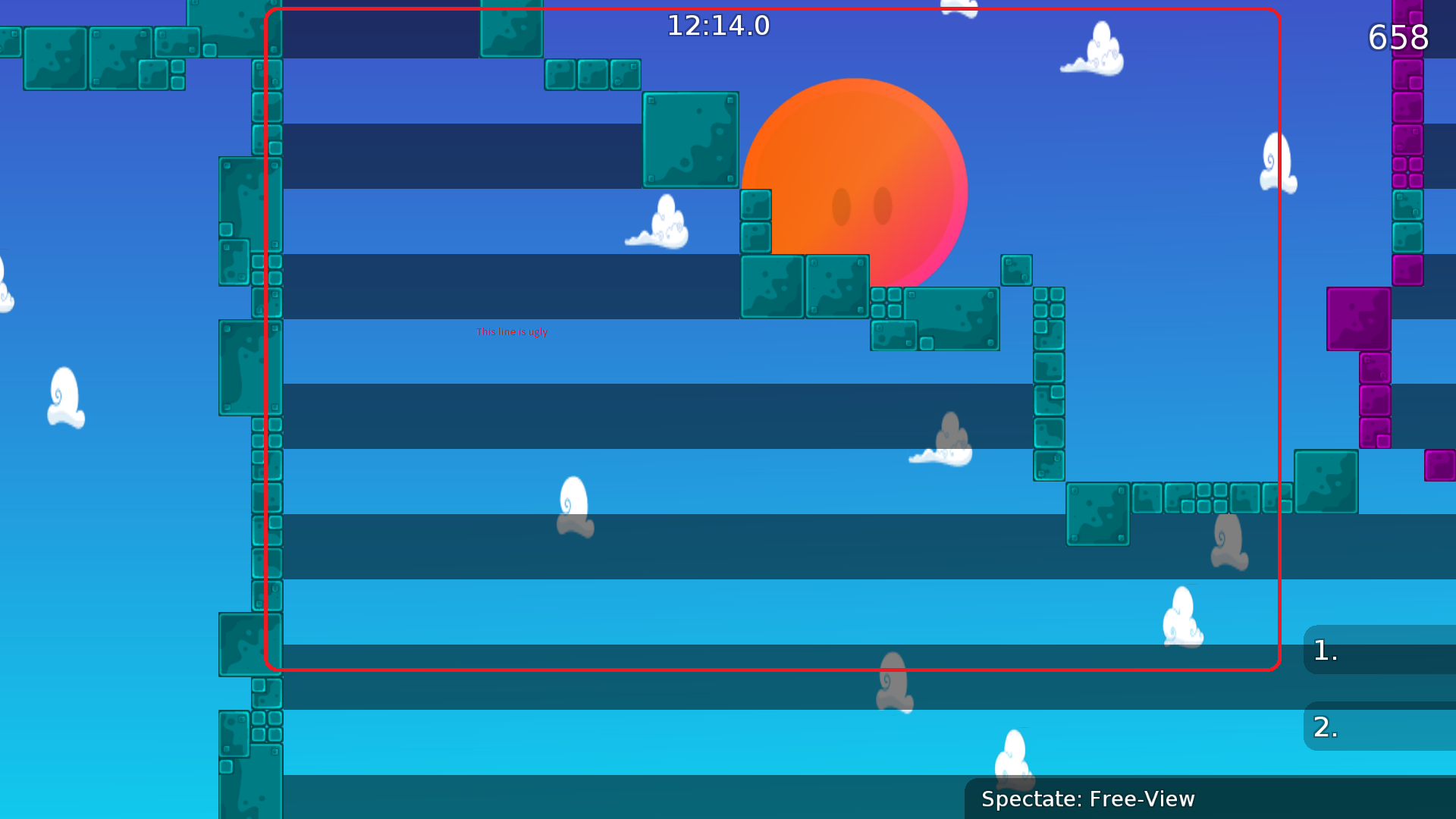1456x819 pixels.
Task: Click the red text saying This line is ugly
Action: click(512, 331)
